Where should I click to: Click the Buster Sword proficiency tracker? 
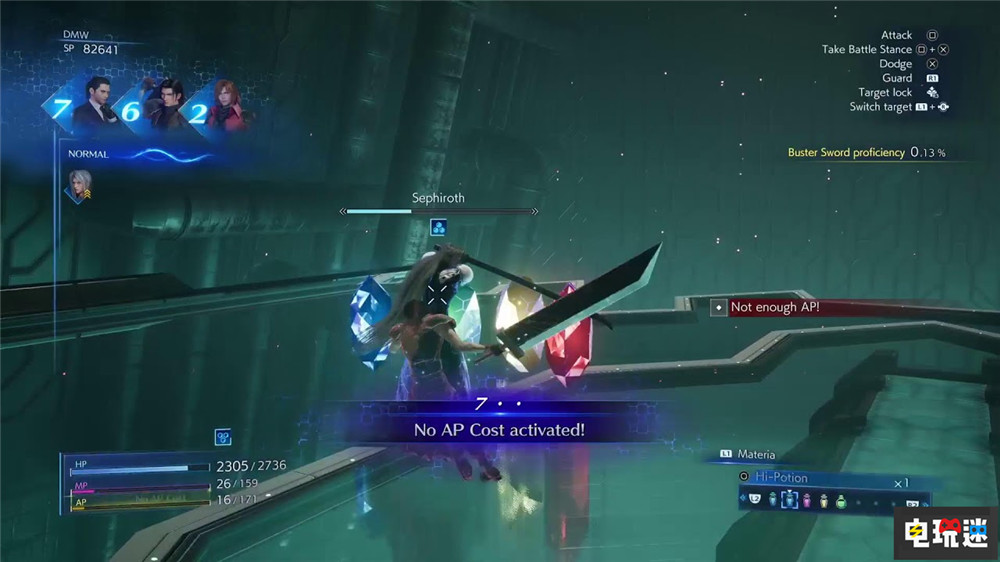click(866, 152)
